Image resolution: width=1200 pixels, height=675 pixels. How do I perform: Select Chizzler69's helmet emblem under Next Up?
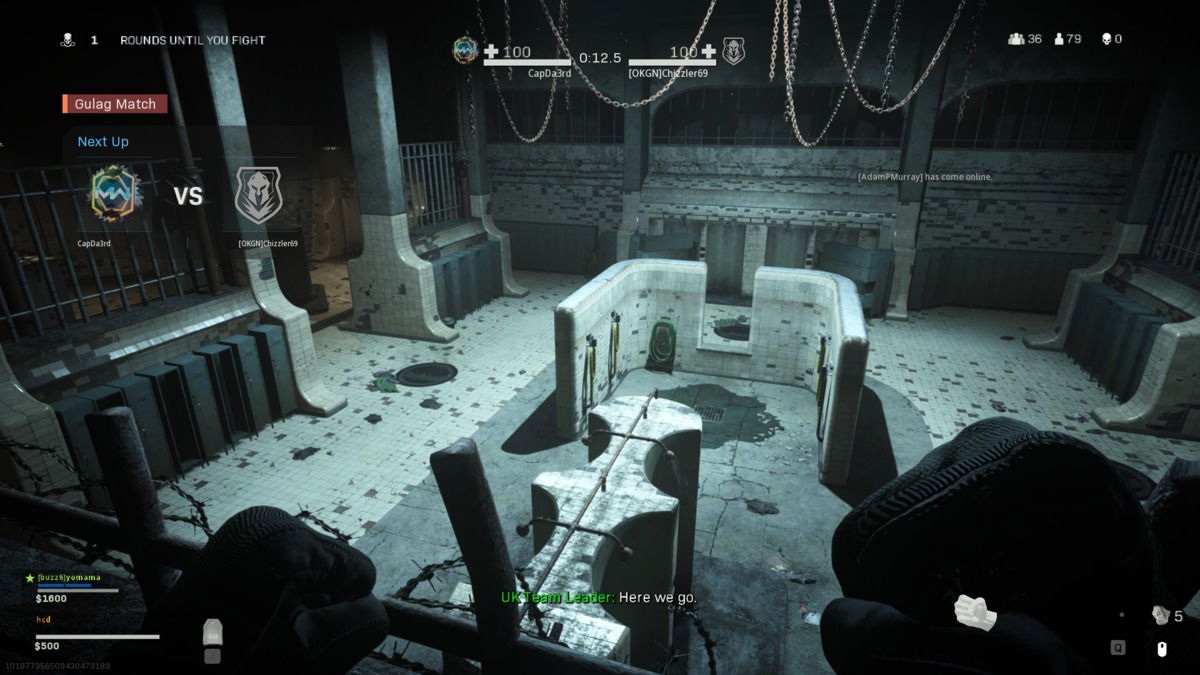(x=258, y=195)
